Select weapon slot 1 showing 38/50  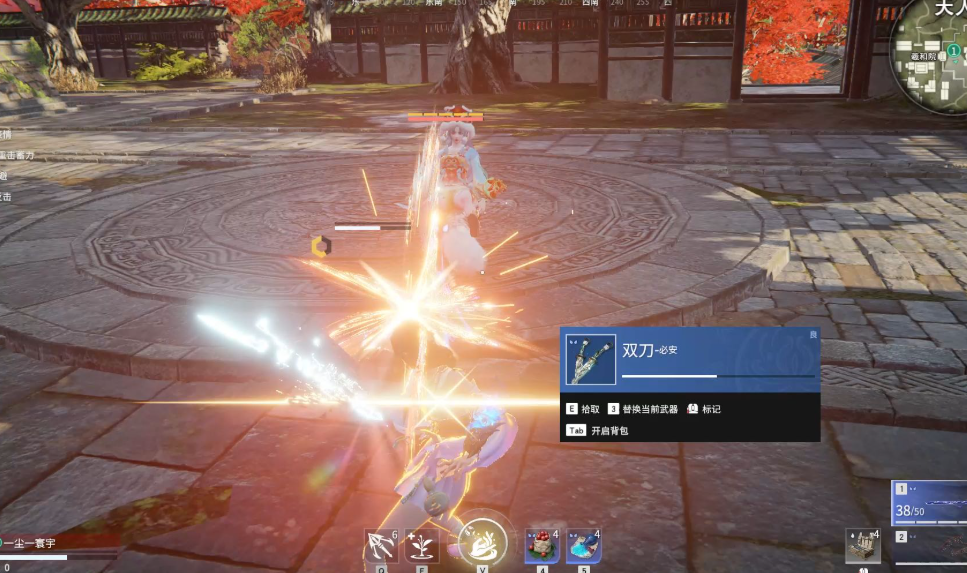click(930, 503)
